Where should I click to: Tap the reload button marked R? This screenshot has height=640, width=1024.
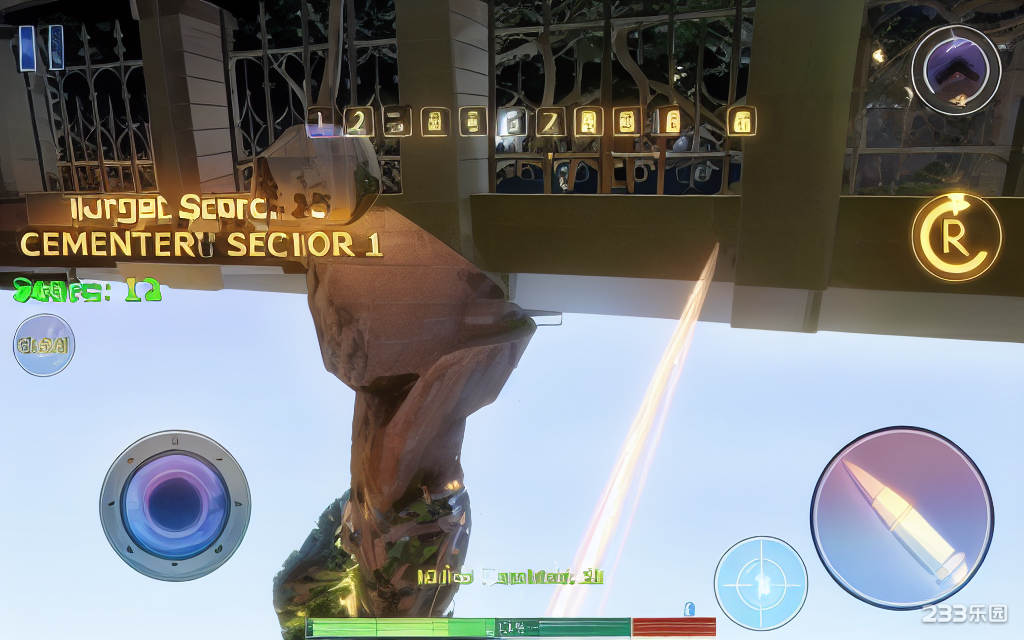tap(955, 237)
